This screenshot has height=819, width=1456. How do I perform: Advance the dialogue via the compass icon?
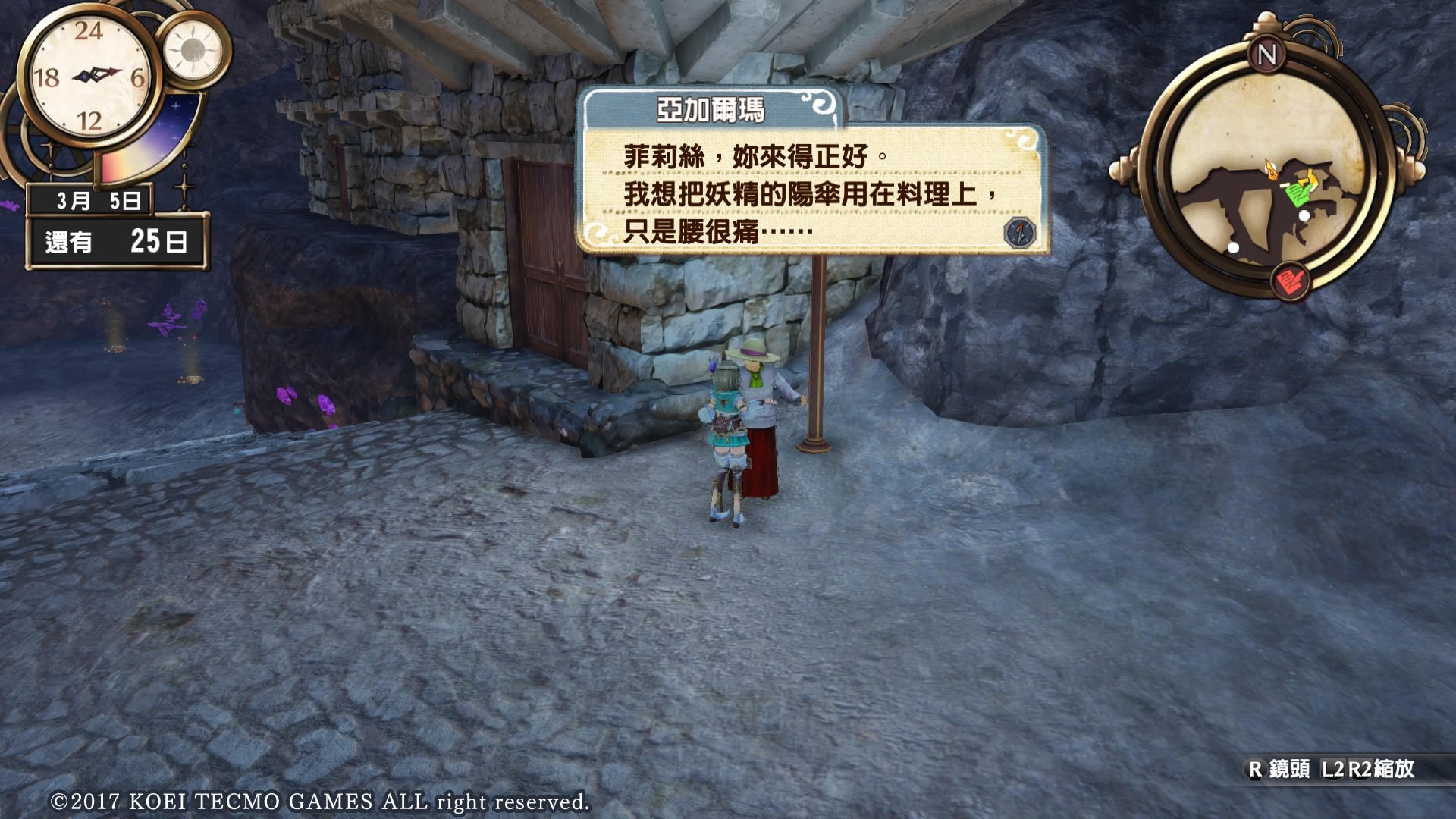[x=1019, y=232]
